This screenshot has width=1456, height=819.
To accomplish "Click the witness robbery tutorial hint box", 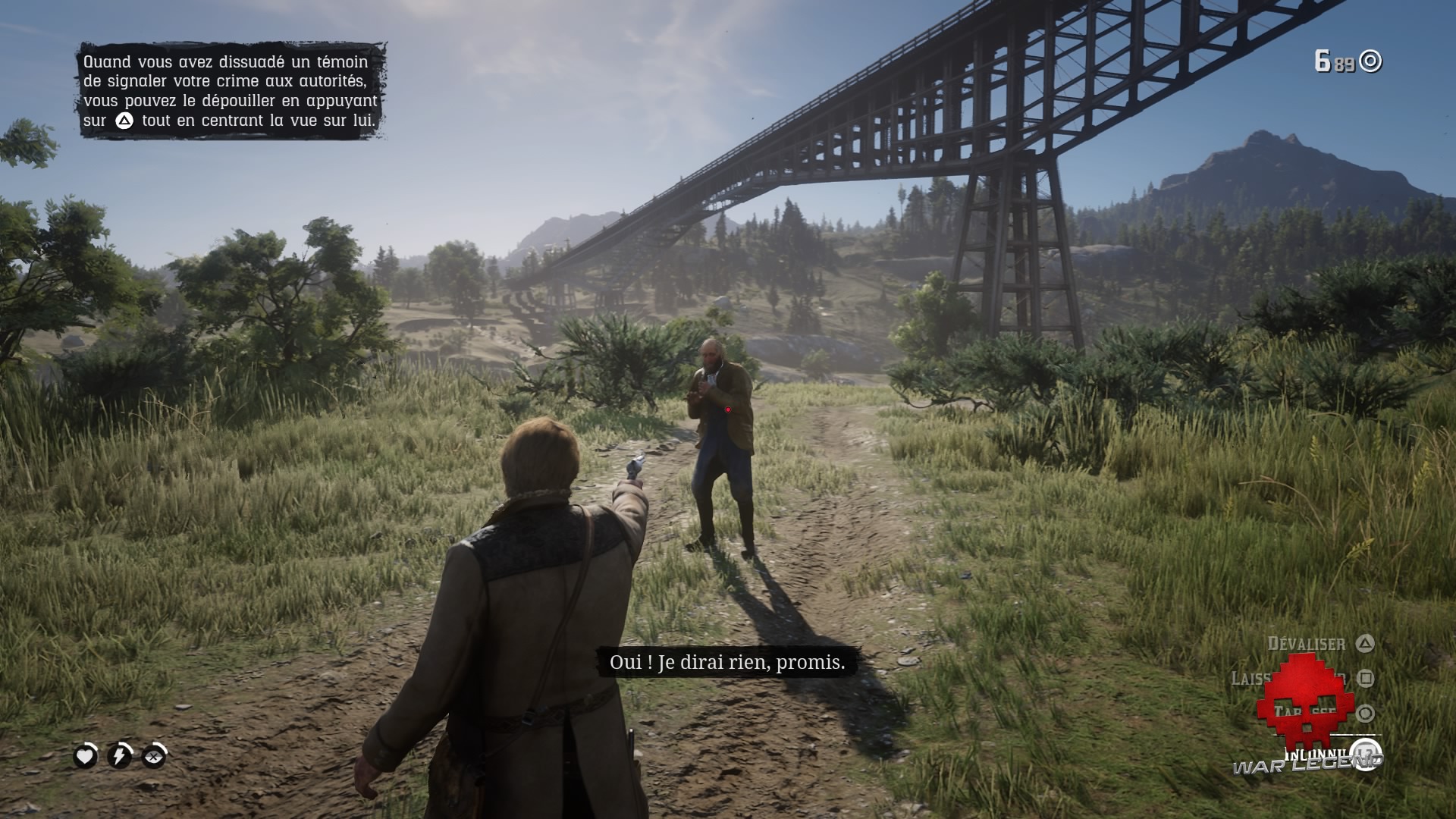I will [x=231, y=91].
